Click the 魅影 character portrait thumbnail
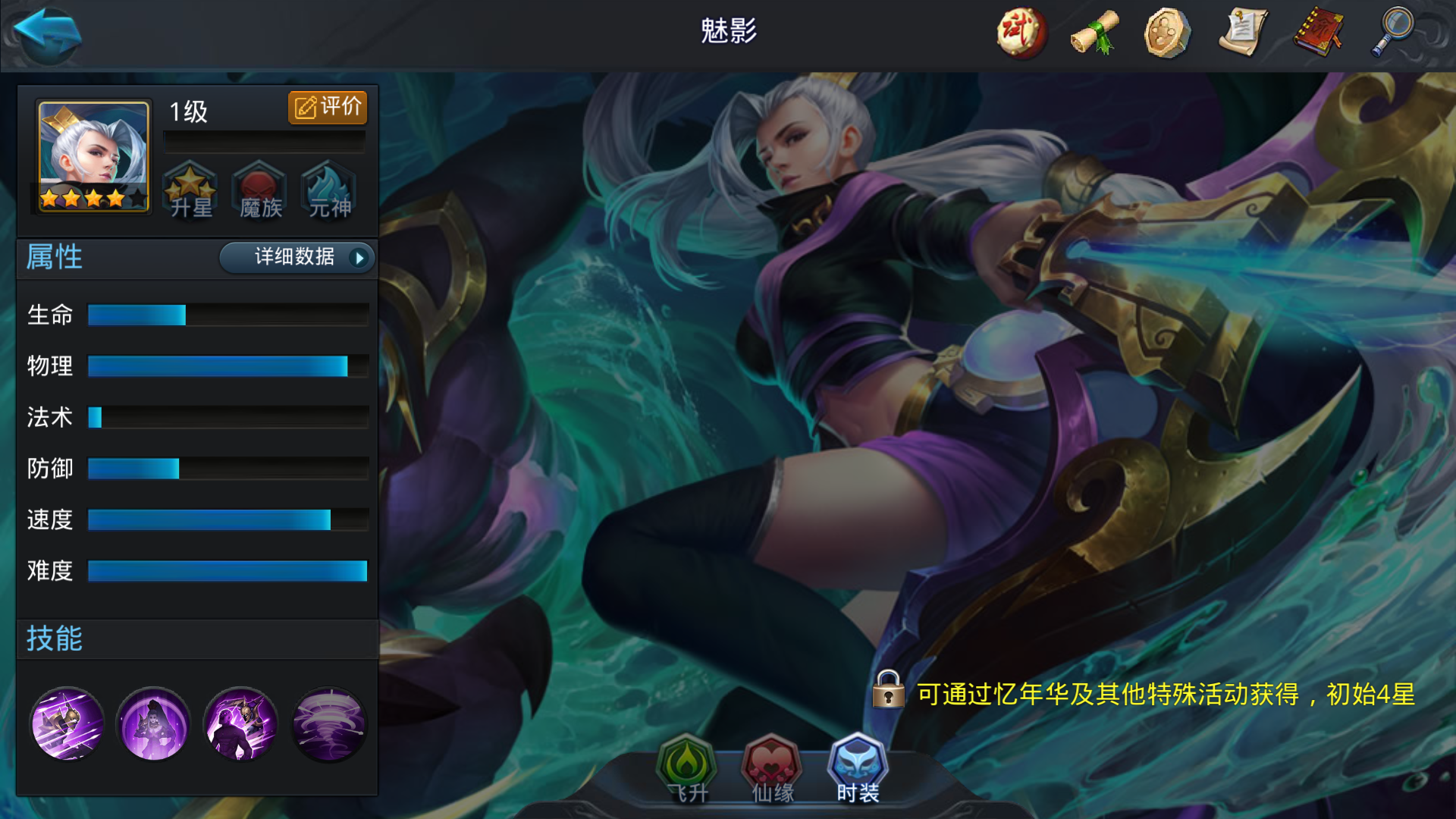1456x819 pixels. (x=91, y=155)
